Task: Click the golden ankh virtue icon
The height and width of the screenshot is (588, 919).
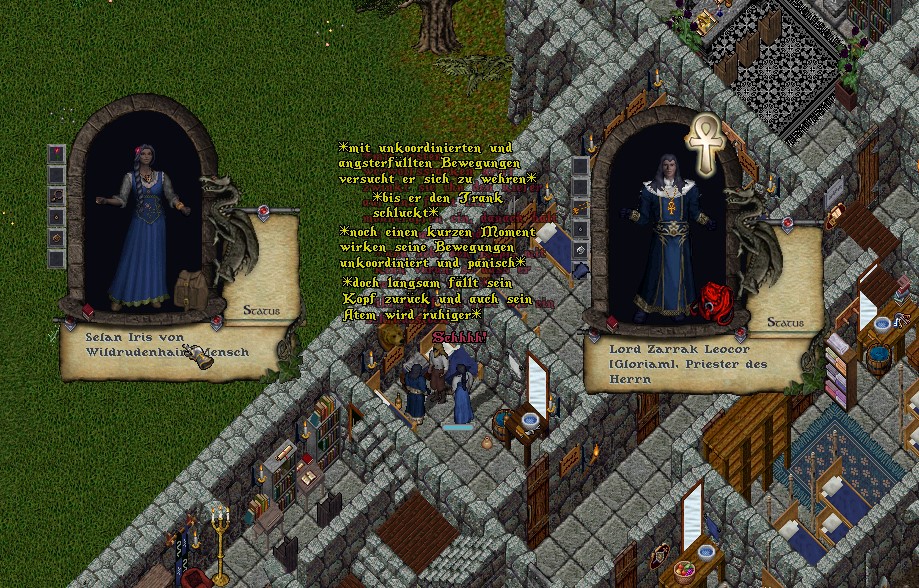Action: pyautogui.click(x=707, y=143)
